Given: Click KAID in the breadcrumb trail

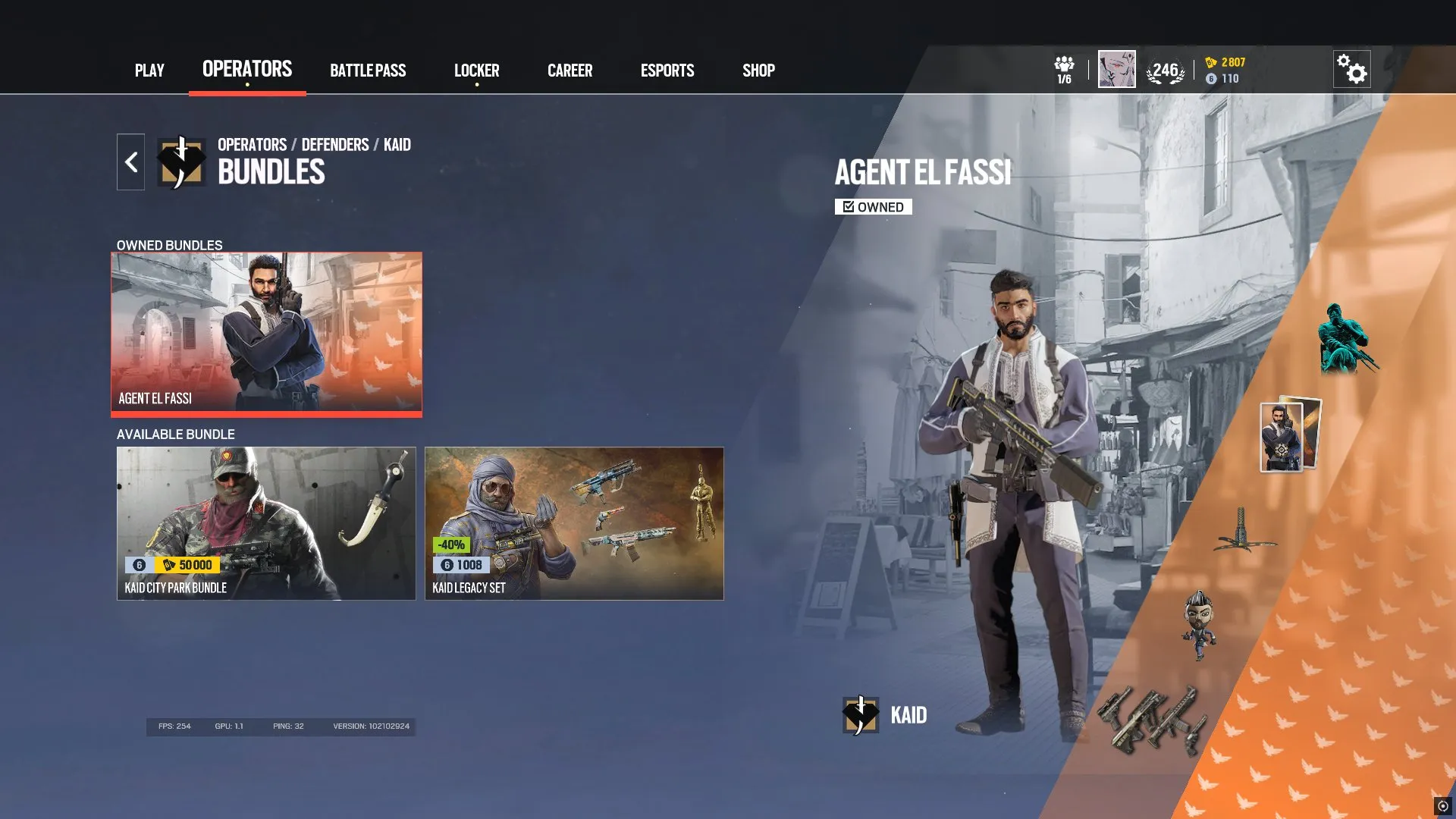Looking at the screenshot, I should tap(397, 145).
